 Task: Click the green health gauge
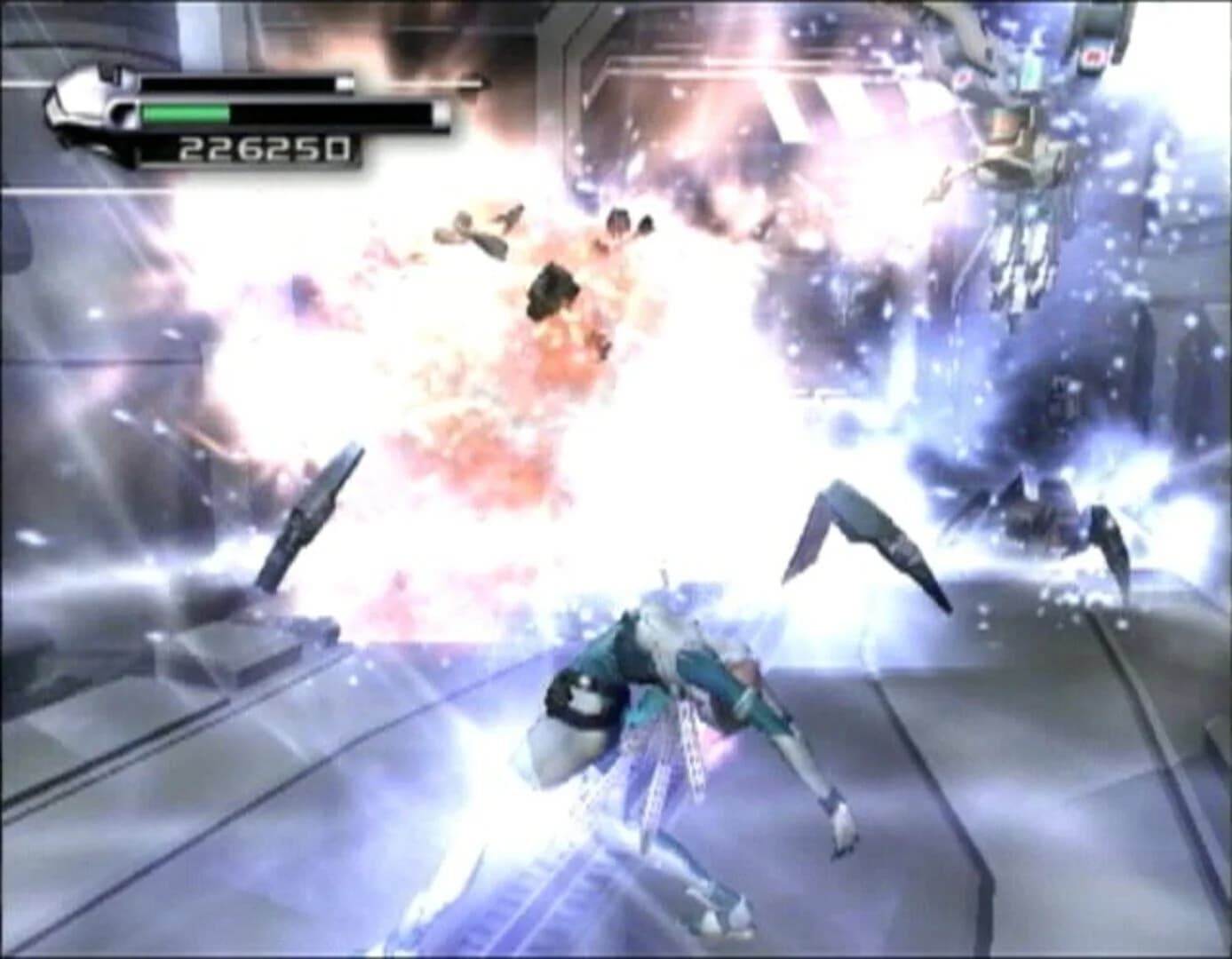point(182,114)
